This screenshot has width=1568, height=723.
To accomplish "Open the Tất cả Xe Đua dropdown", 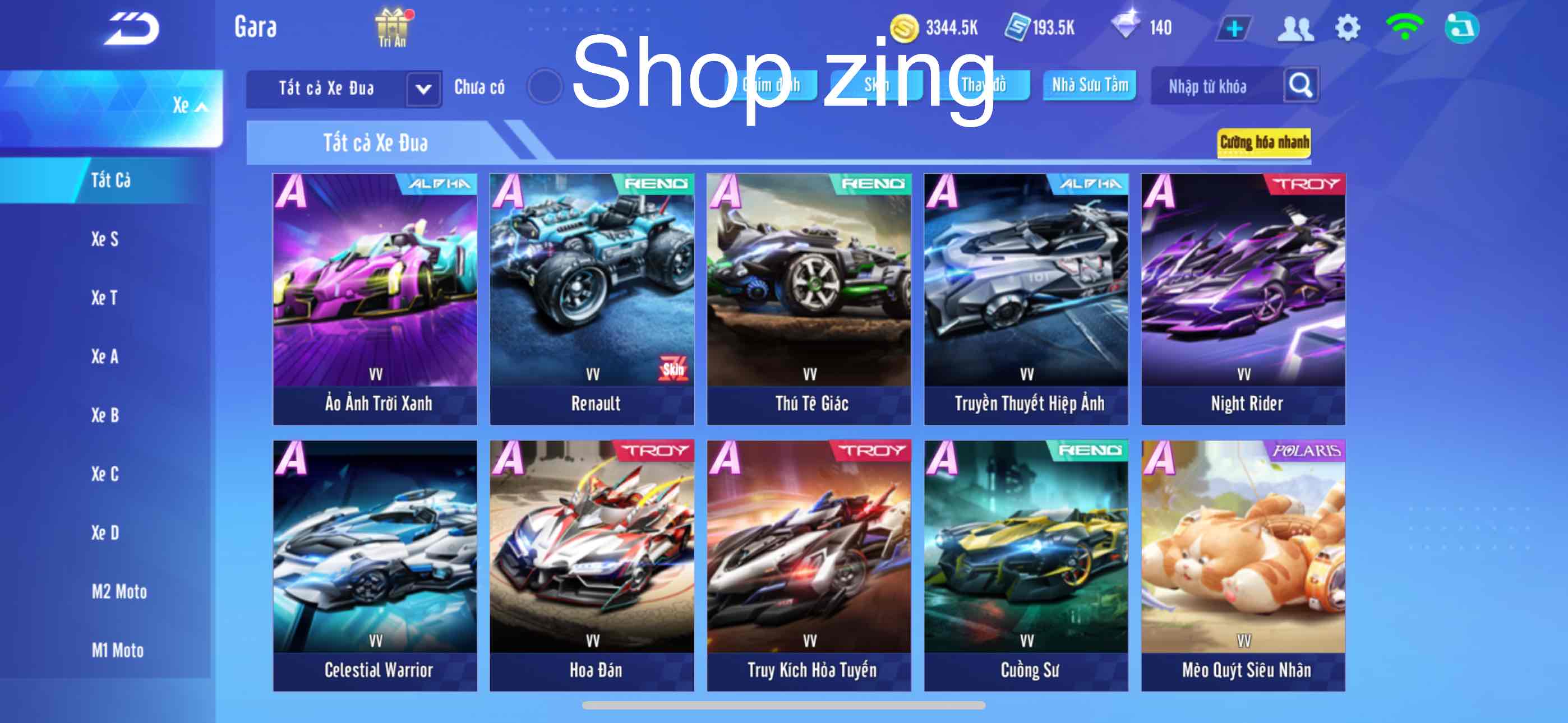I will click(x=423, y=89).
